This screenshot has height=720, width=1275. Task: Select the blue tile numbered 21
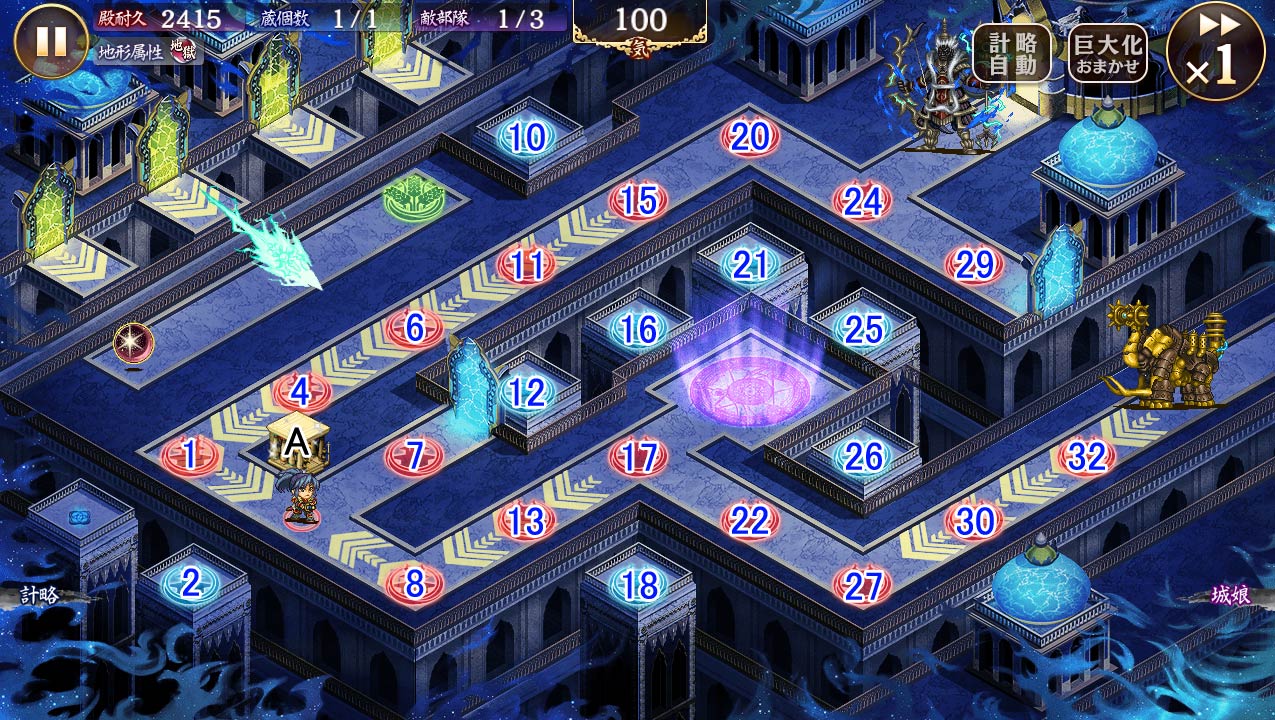[750, 265]
